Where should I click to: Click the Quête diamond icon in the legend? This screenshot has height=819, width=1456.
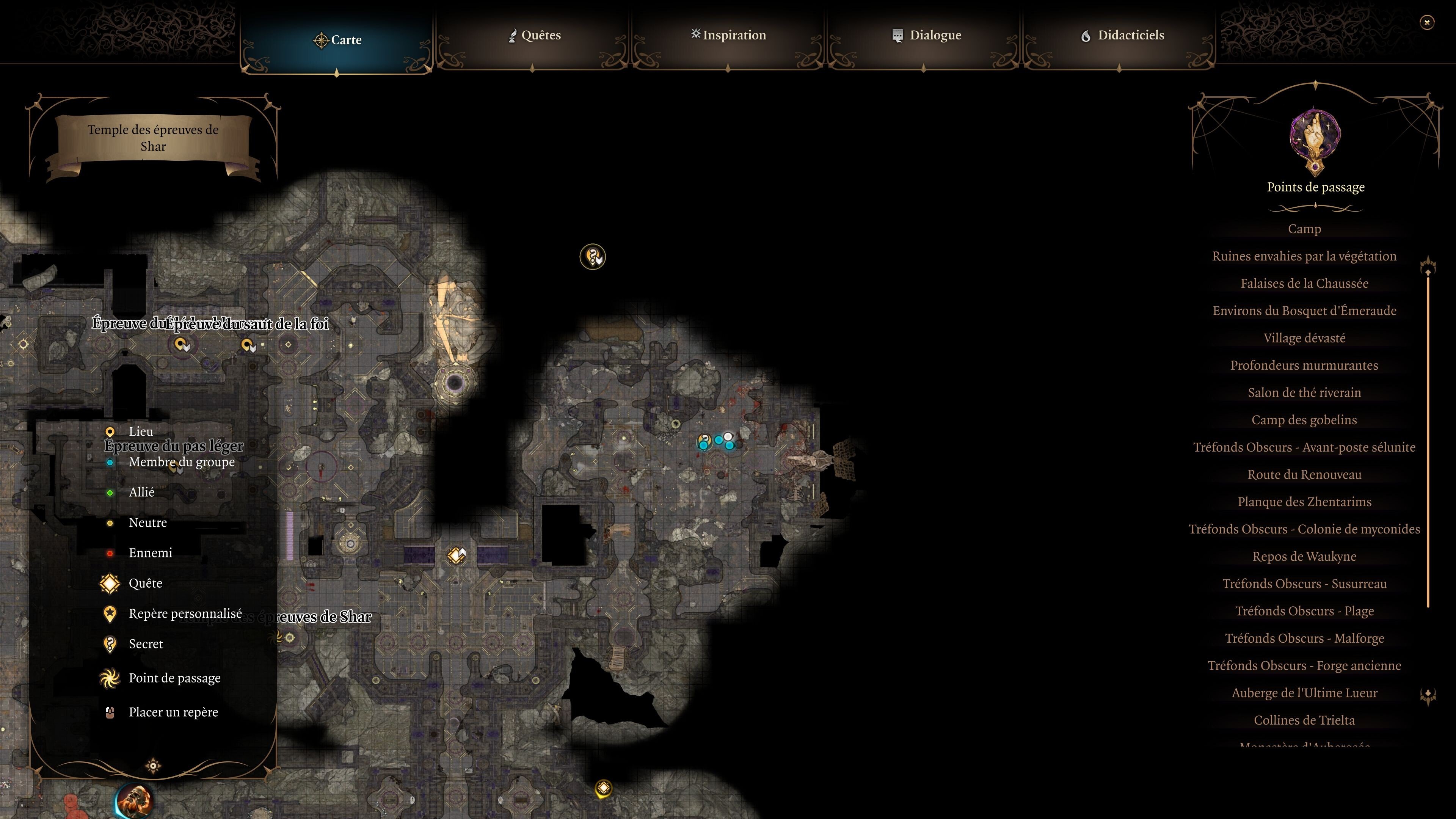pos(110,583)
